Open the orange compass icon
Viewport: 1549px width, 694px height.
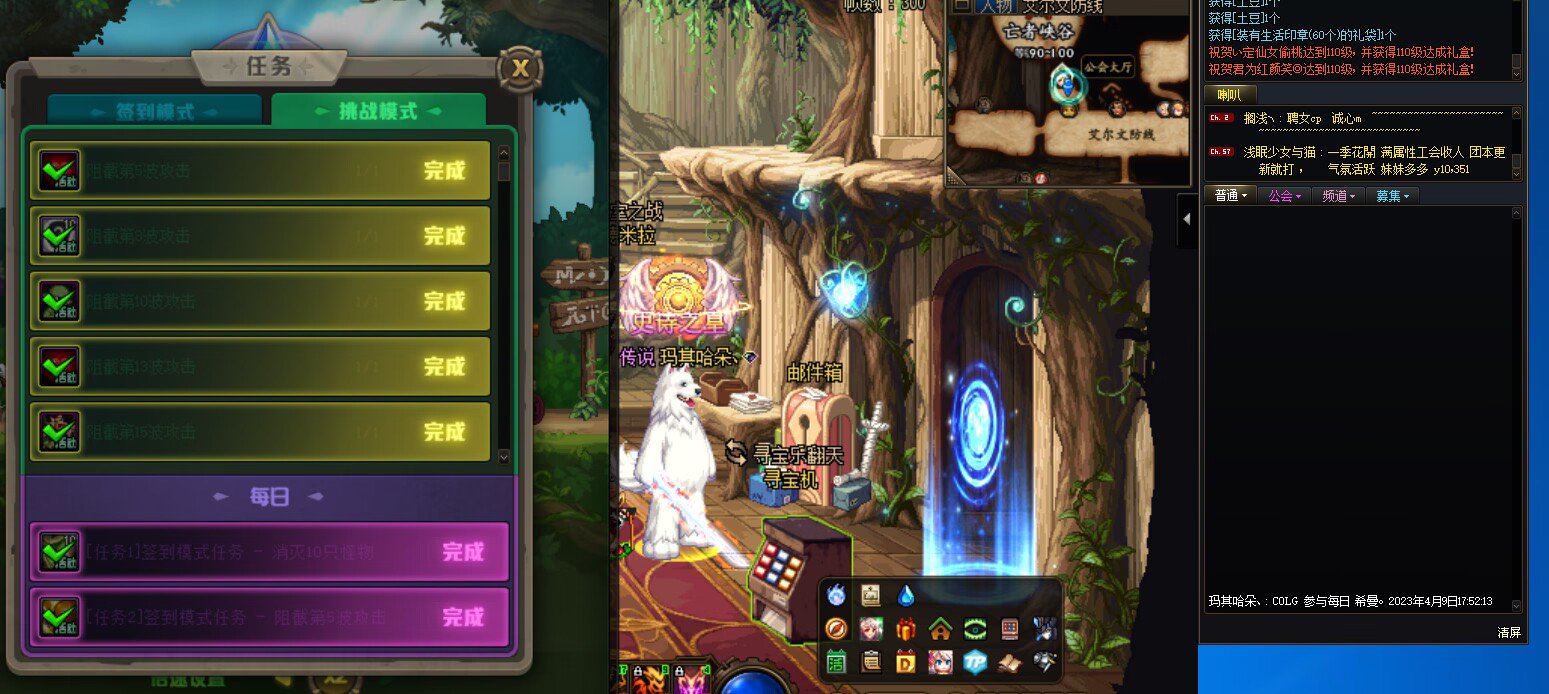tap(836, 629)
